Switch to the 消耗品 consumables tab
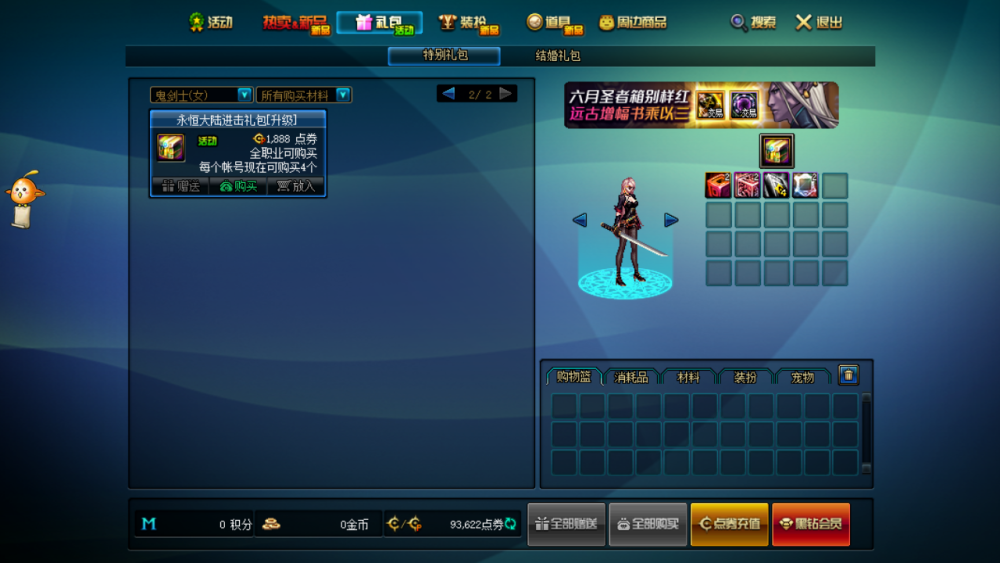 pyautogui.click(x=631, y=377)
